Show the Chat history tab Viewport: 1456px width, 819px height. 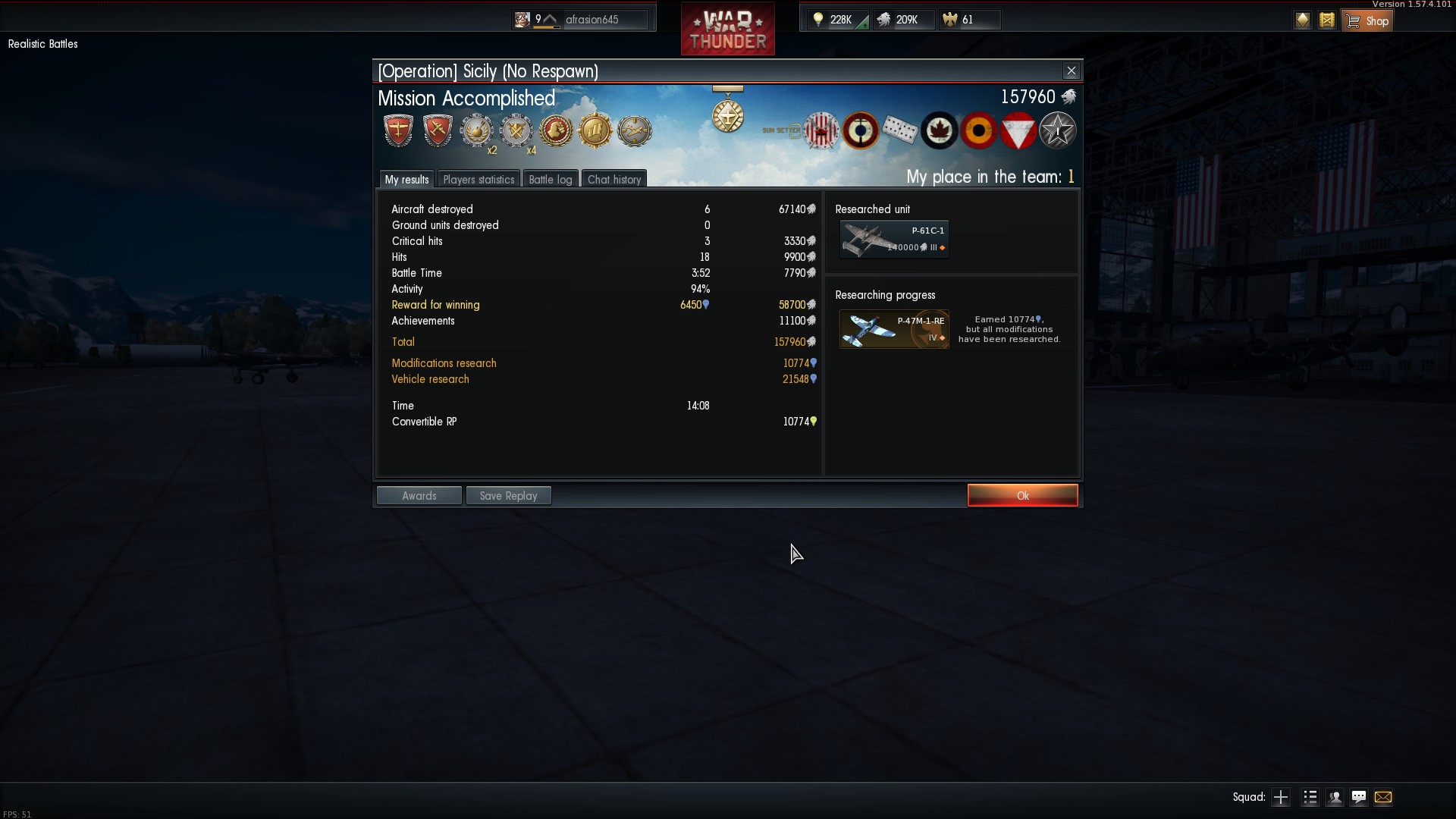point(614,179)
